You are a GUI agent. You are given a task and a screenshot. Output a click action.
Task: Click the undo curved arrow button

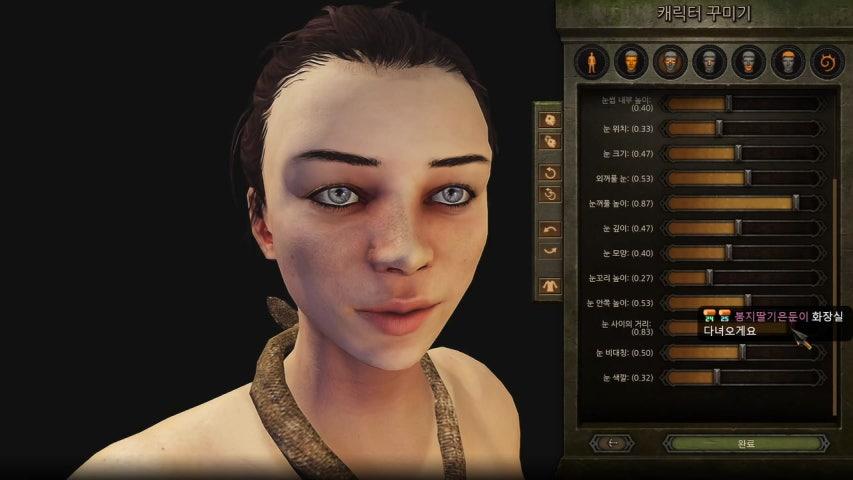pyautogui.click(x=549, y=229)
